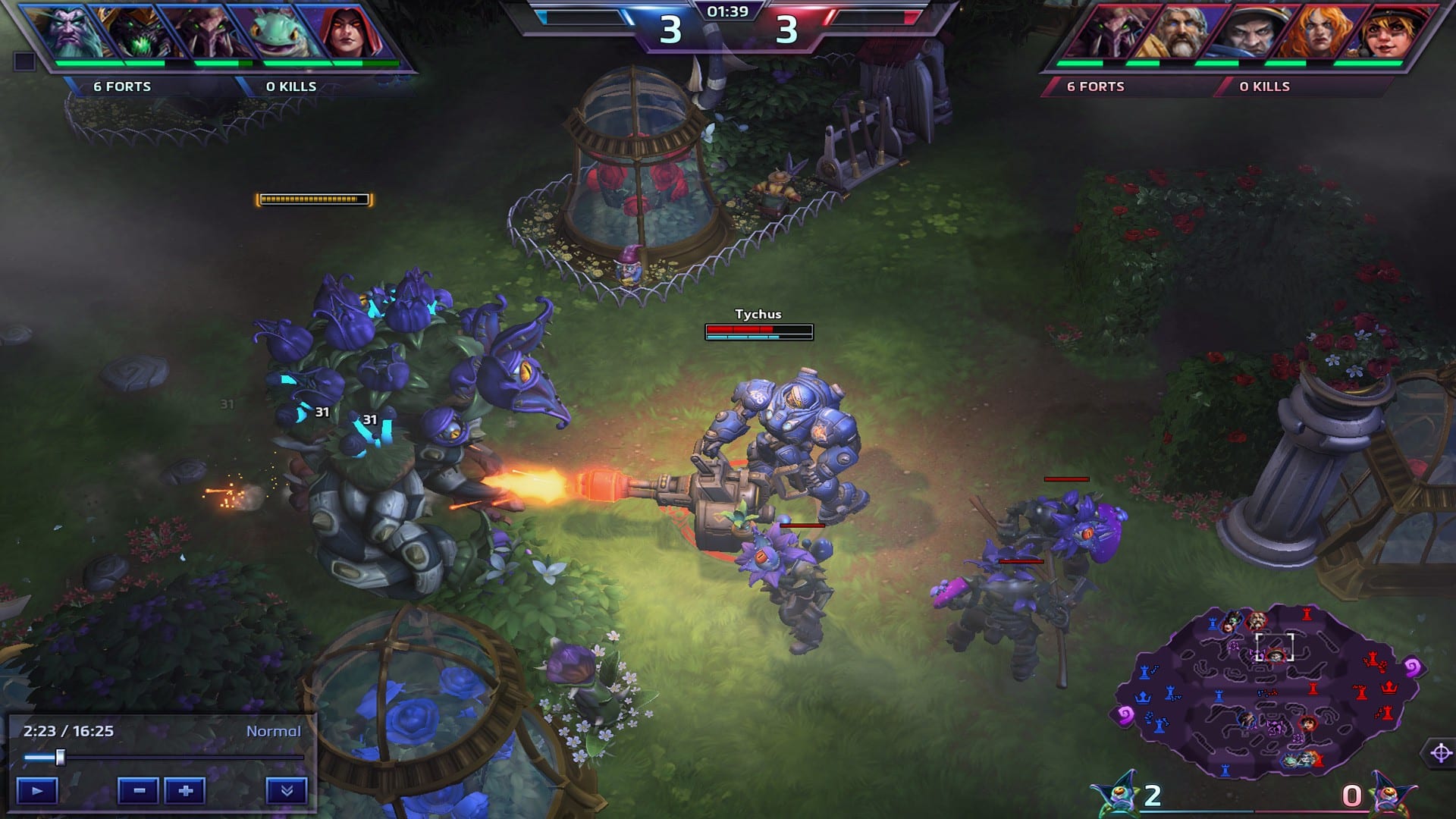Viewport: 1456px width, 819px height.
Task: Play the replay with the arrow button
Action: click(x=37, y=791)
